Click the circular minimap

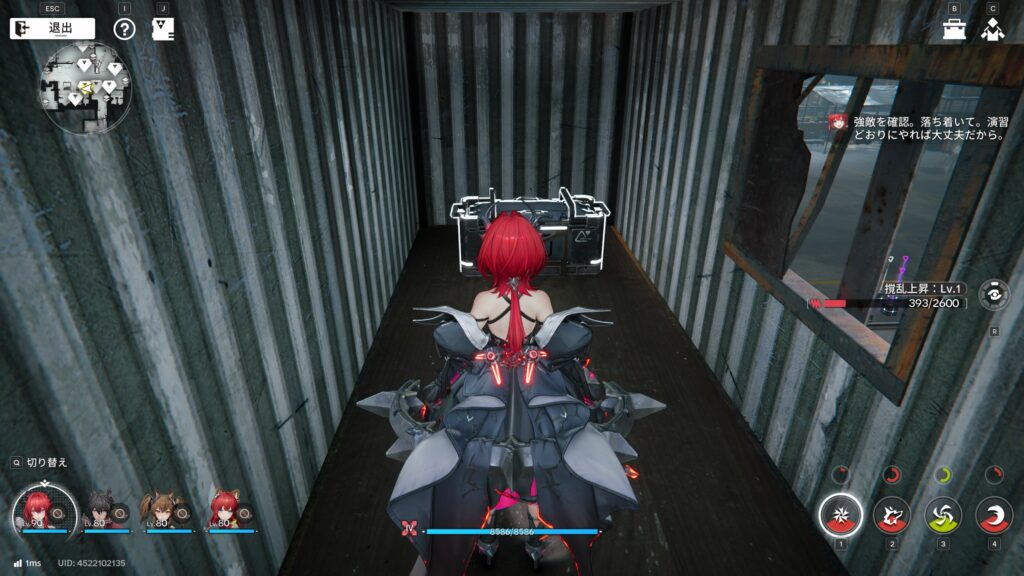pyautogui.click(x=86, y=88)
